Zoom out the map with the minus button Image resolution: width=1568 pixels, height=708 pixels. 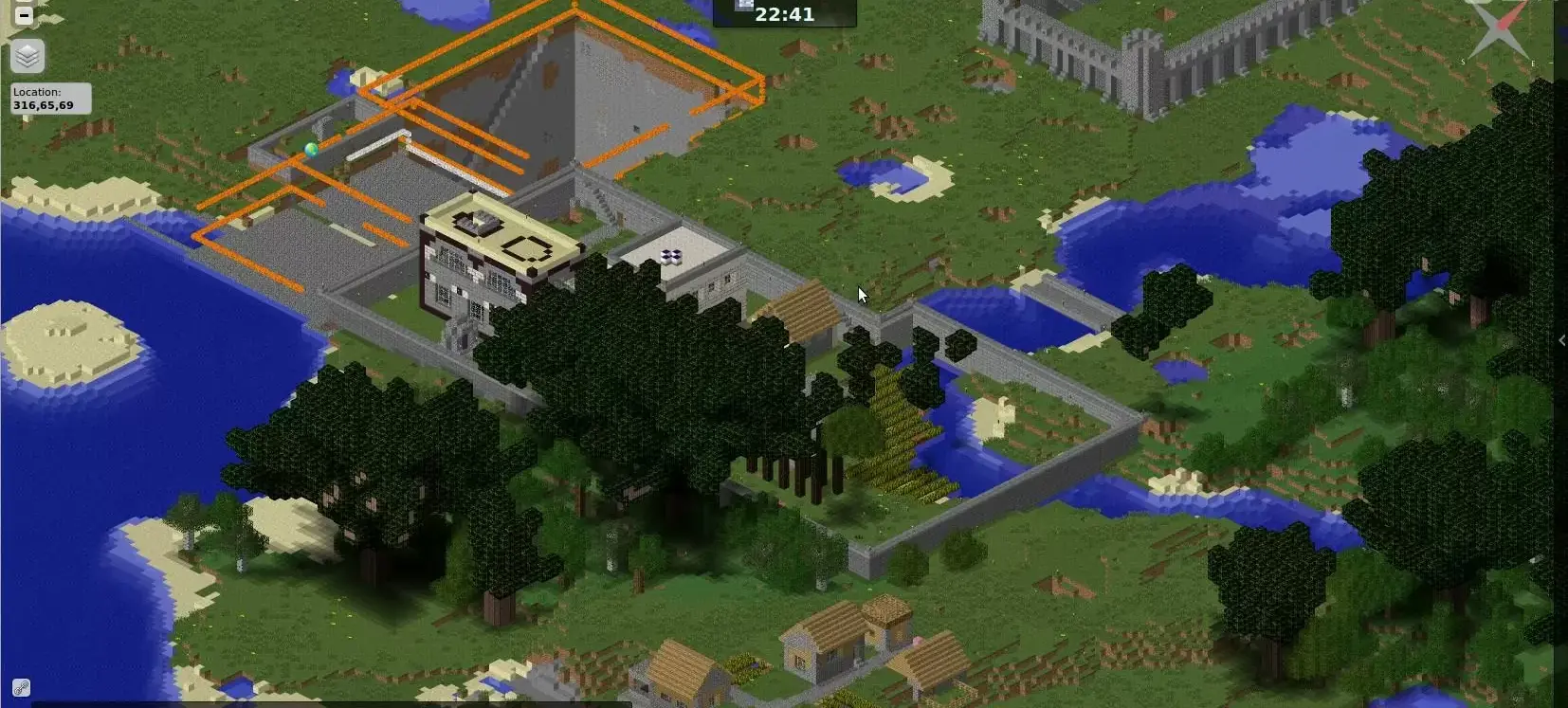click(x=24, y=15)
